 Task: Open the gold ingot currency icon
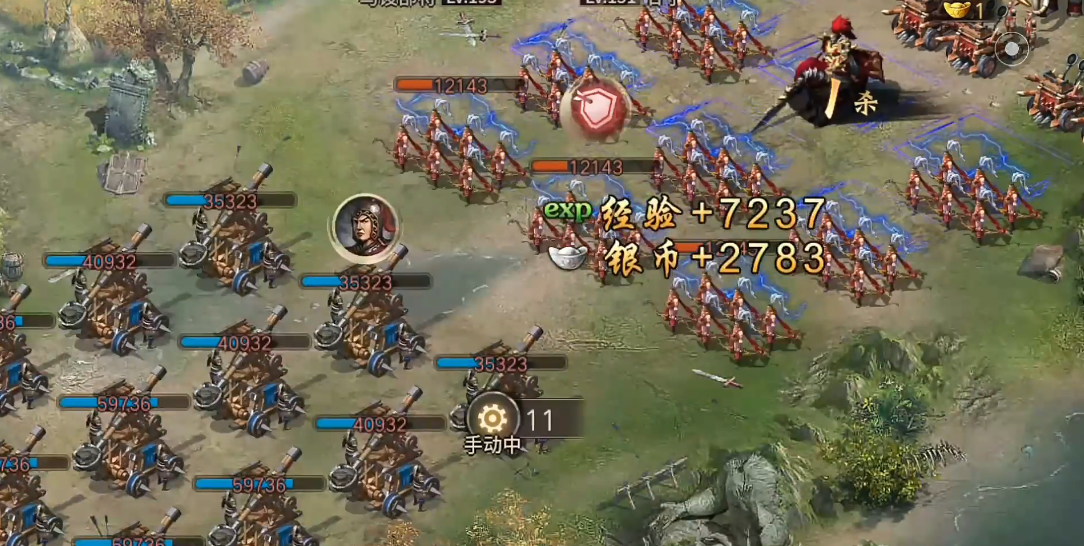click(x=957, y=9)
